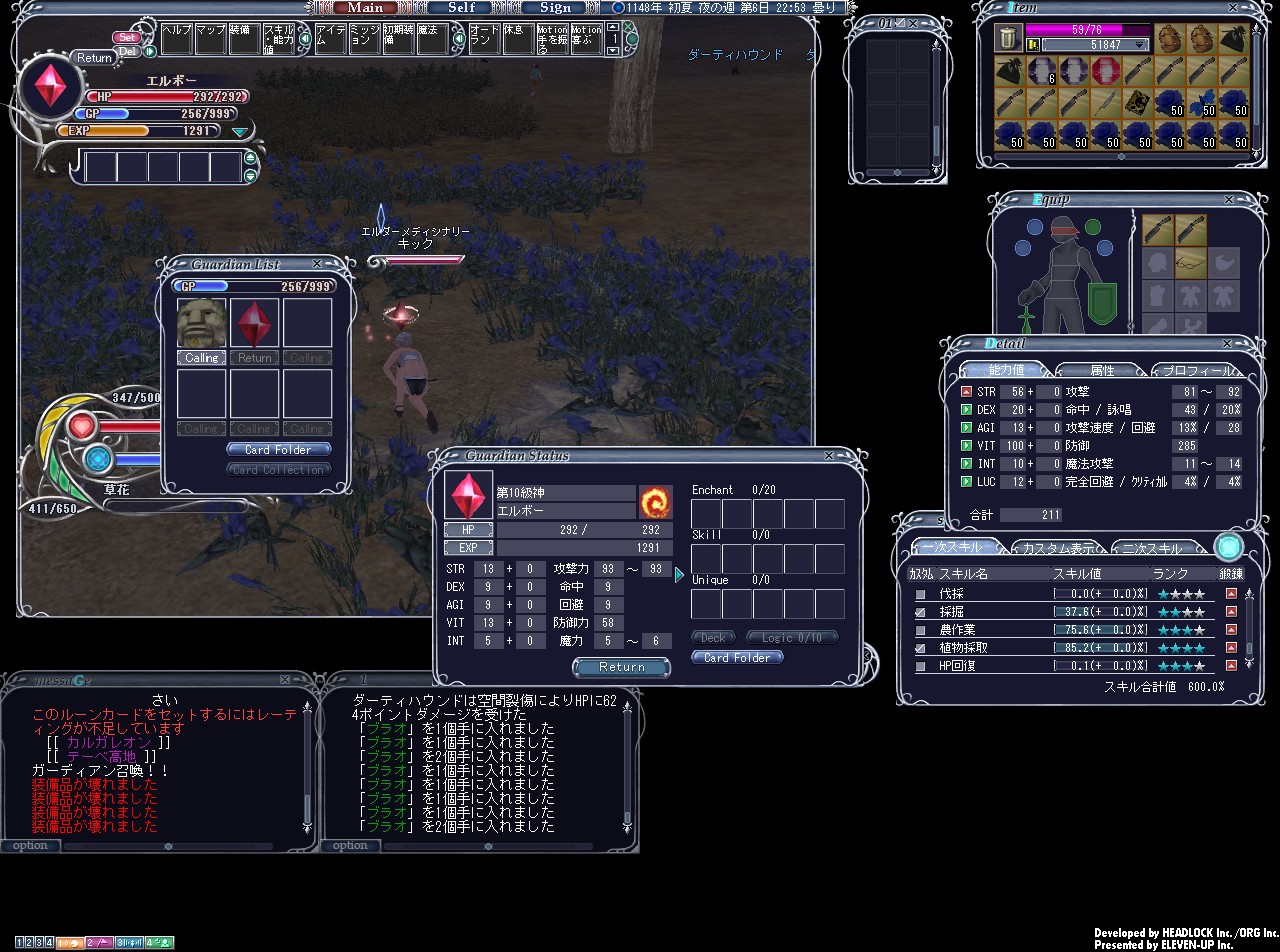Raise the DEX stat with green arrow
The image size is (1280, 952).
[x=966, y=410]
